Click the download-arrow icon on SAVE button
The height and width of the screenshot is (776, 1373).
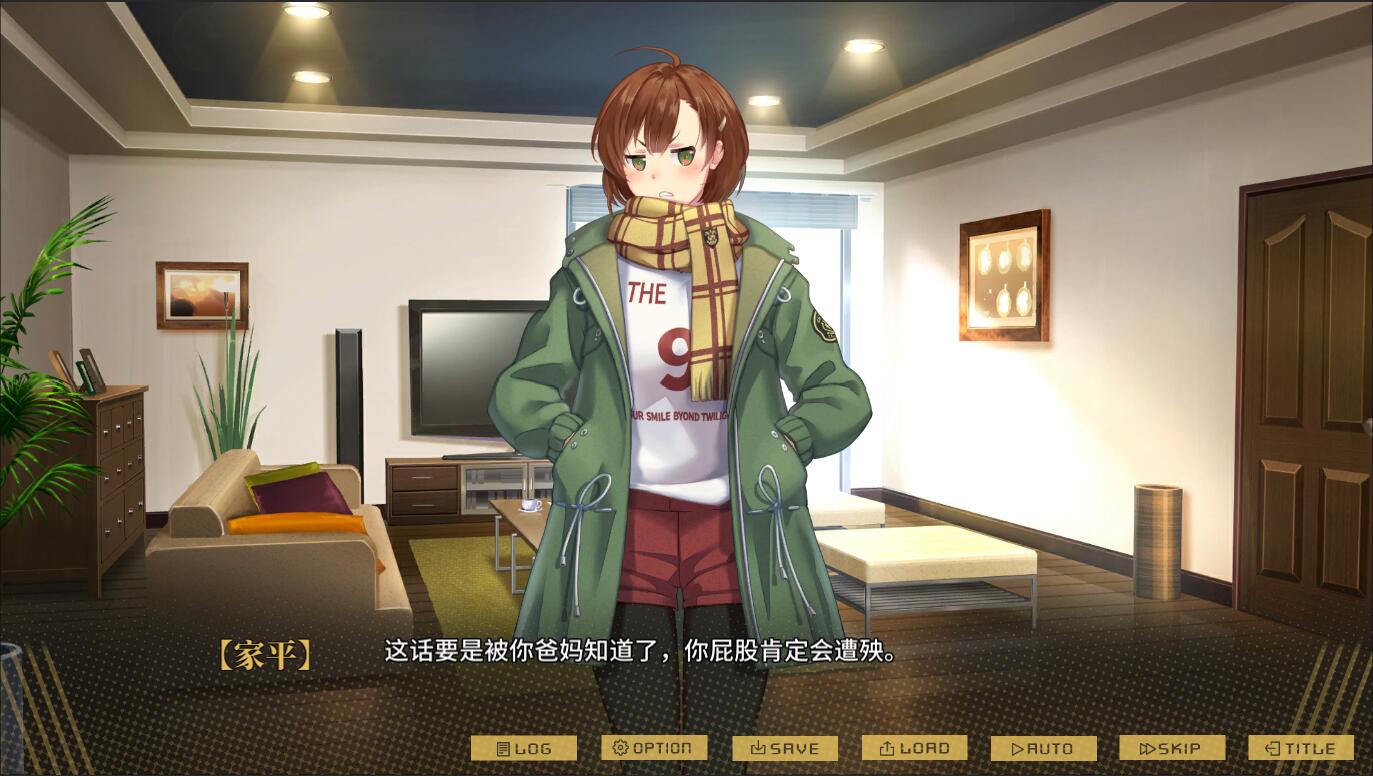[758, 747]
